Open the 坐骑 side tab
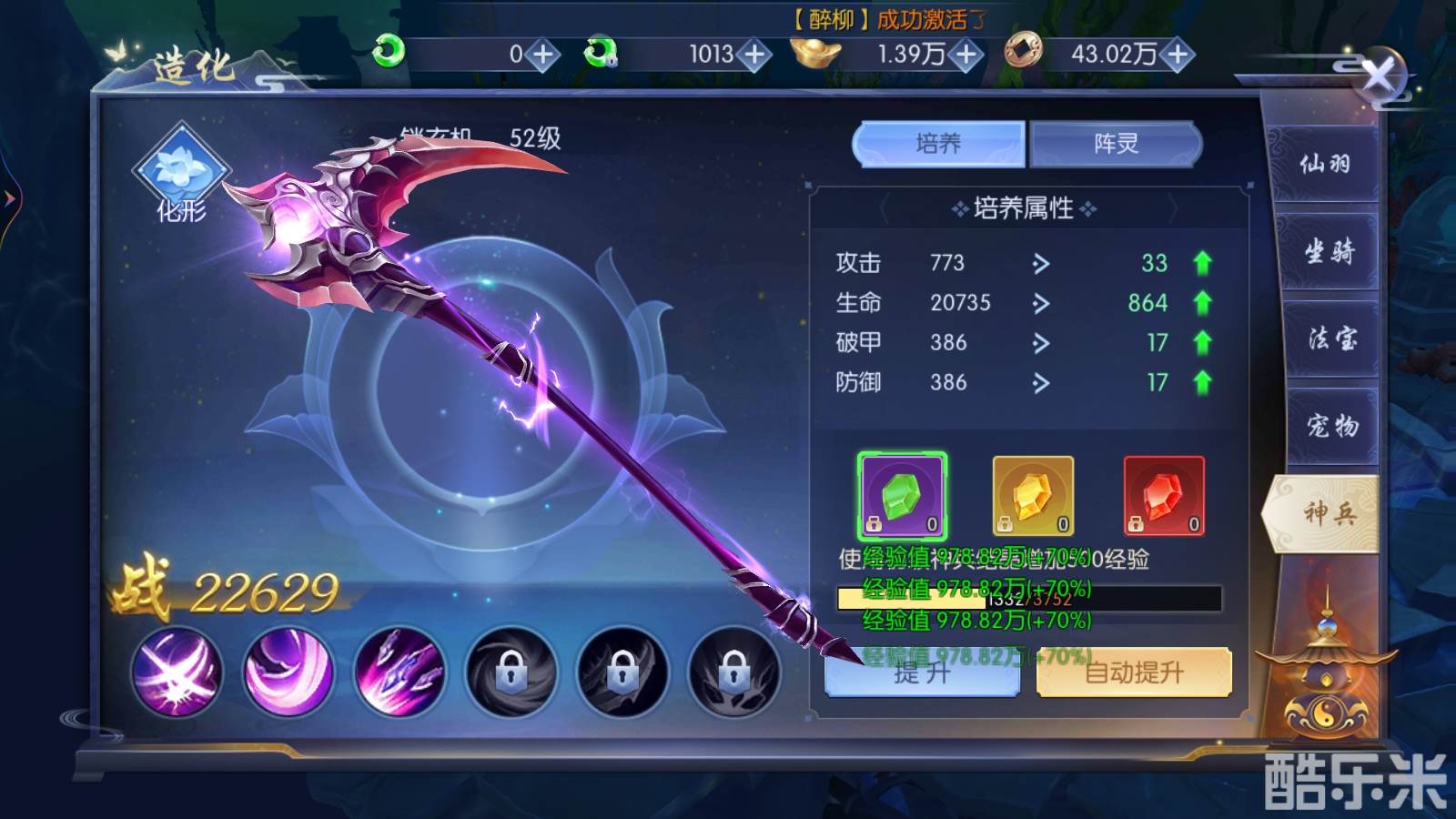Viewport: 1456px width, 819px height. pyautogui.click(x=1329, y=251)
